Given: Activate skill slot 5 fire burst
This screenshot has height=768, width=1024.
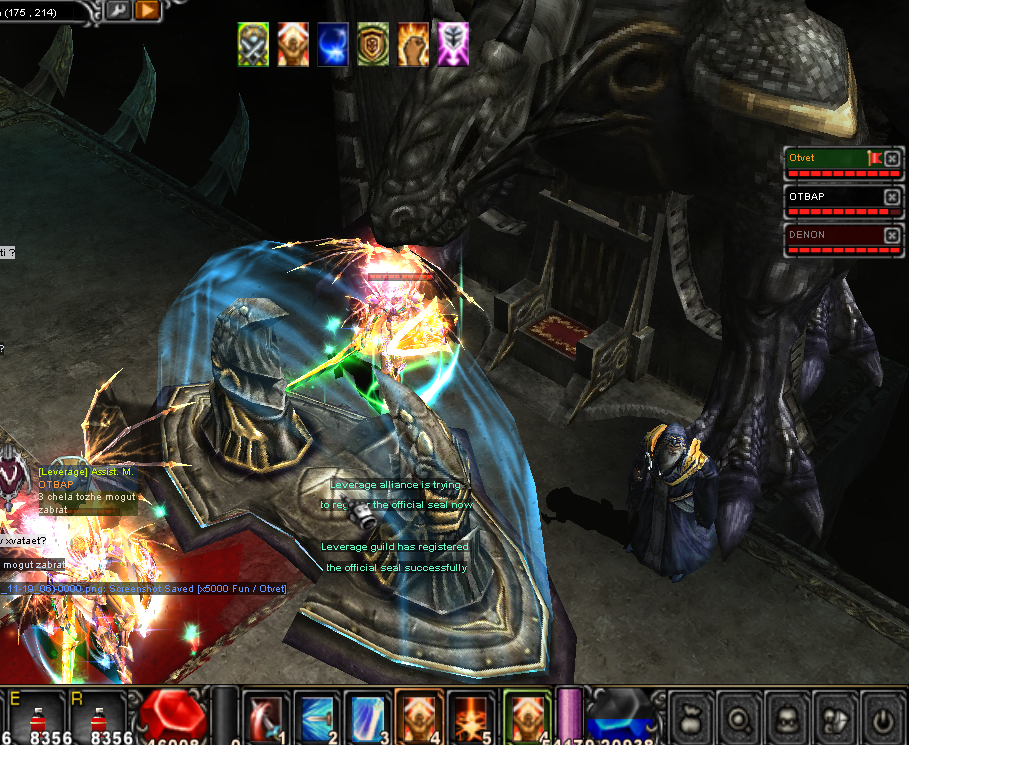Looking at the screenshot, I should tap(470, 717).
